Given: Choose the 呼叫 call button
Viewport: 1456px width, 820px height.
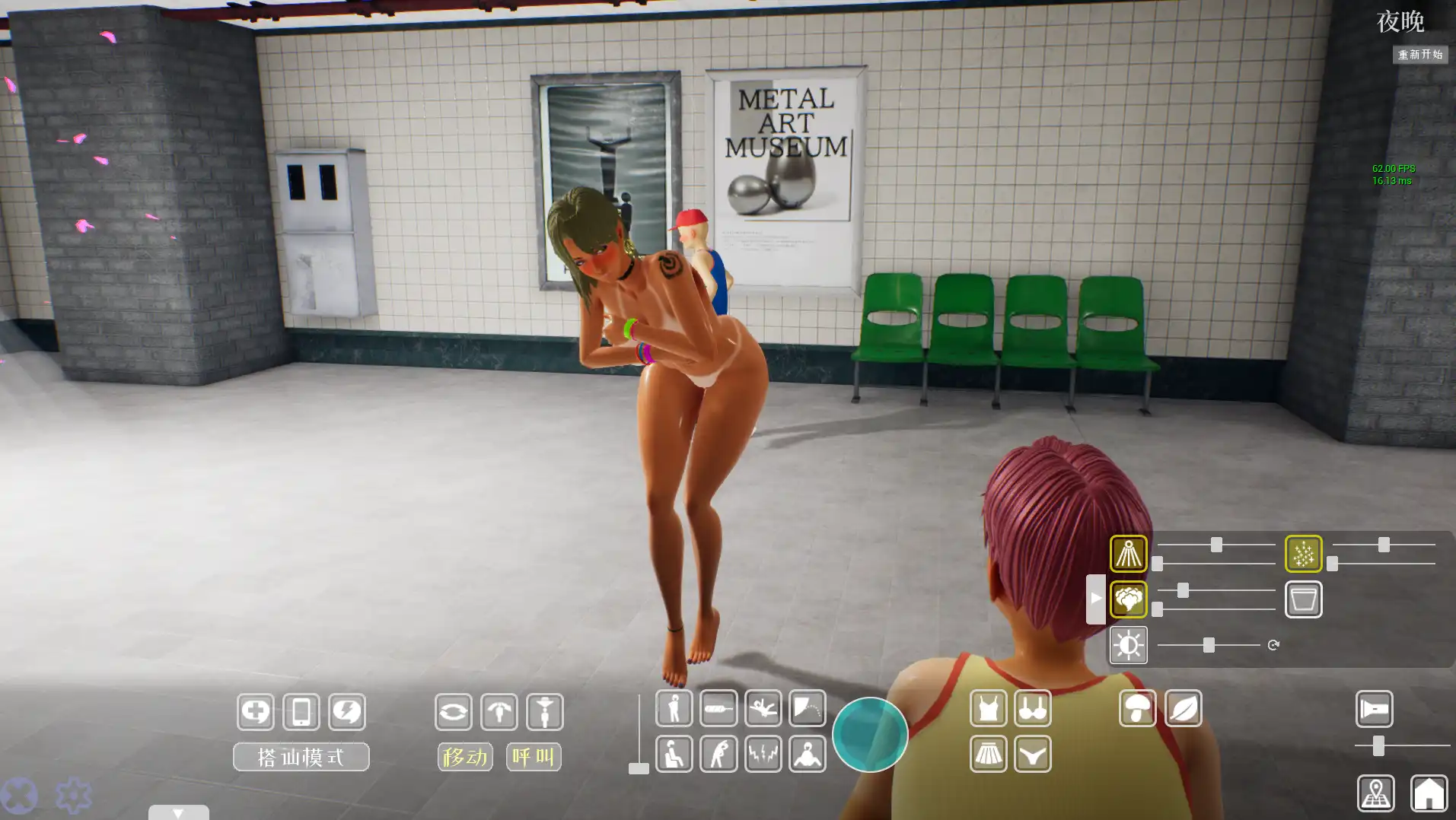Looking at the screenshot, I should point(533,757).
